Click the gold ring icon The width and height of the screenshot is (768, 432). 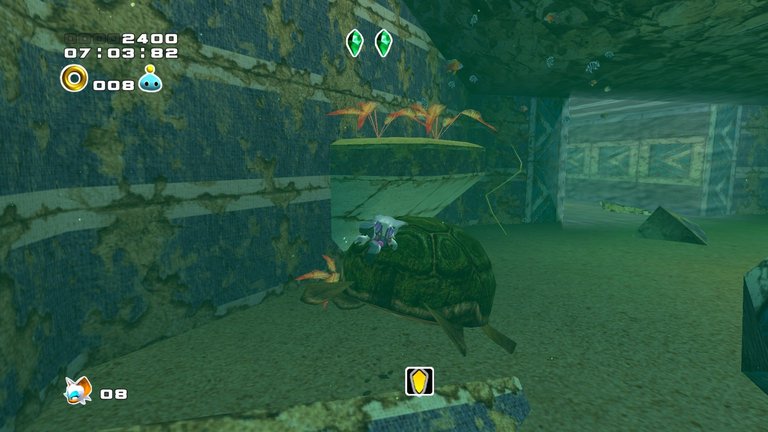(74, 77)
